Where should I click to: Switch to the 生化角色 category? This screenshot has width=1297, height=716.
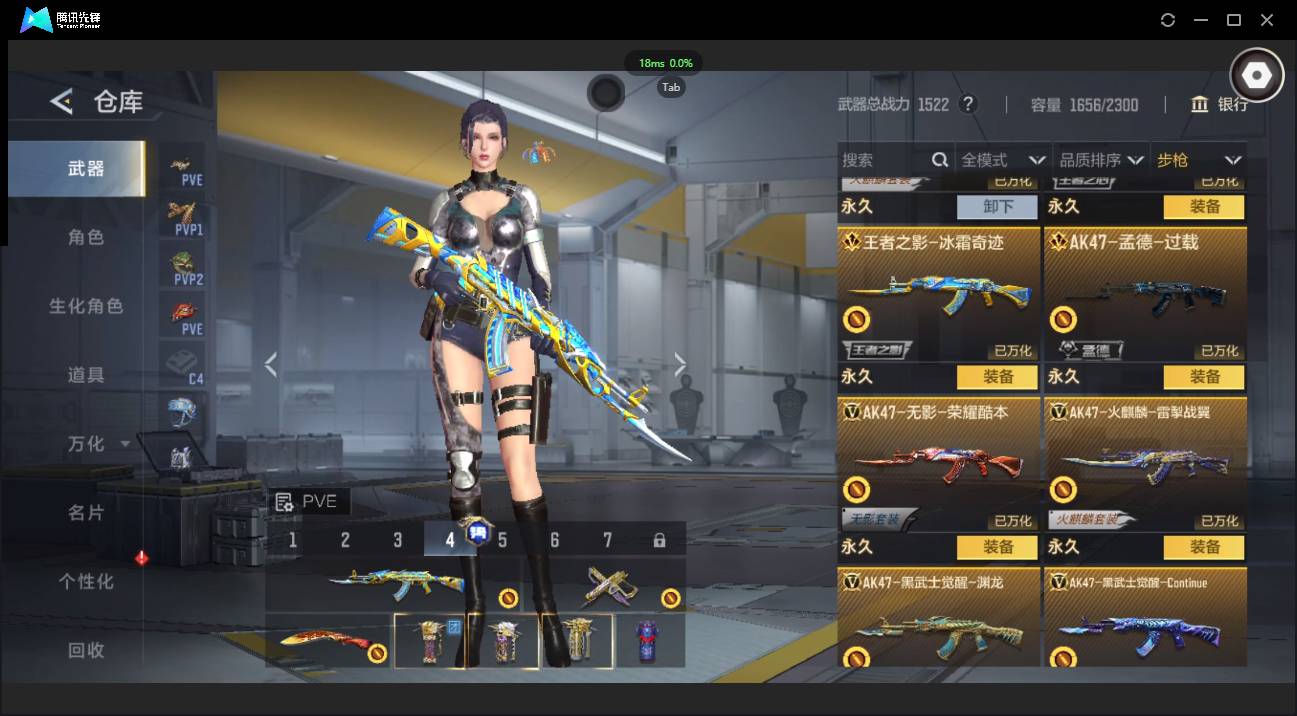(x=86, y=306)
